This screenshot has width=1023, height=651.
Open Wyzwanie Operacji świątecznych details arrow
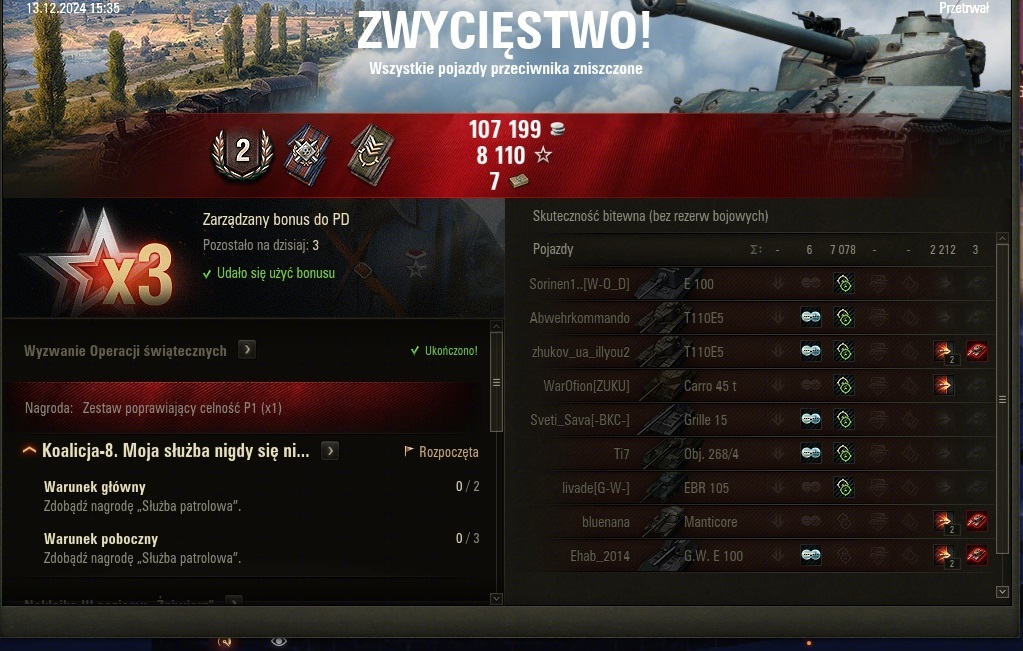(247, 350)
